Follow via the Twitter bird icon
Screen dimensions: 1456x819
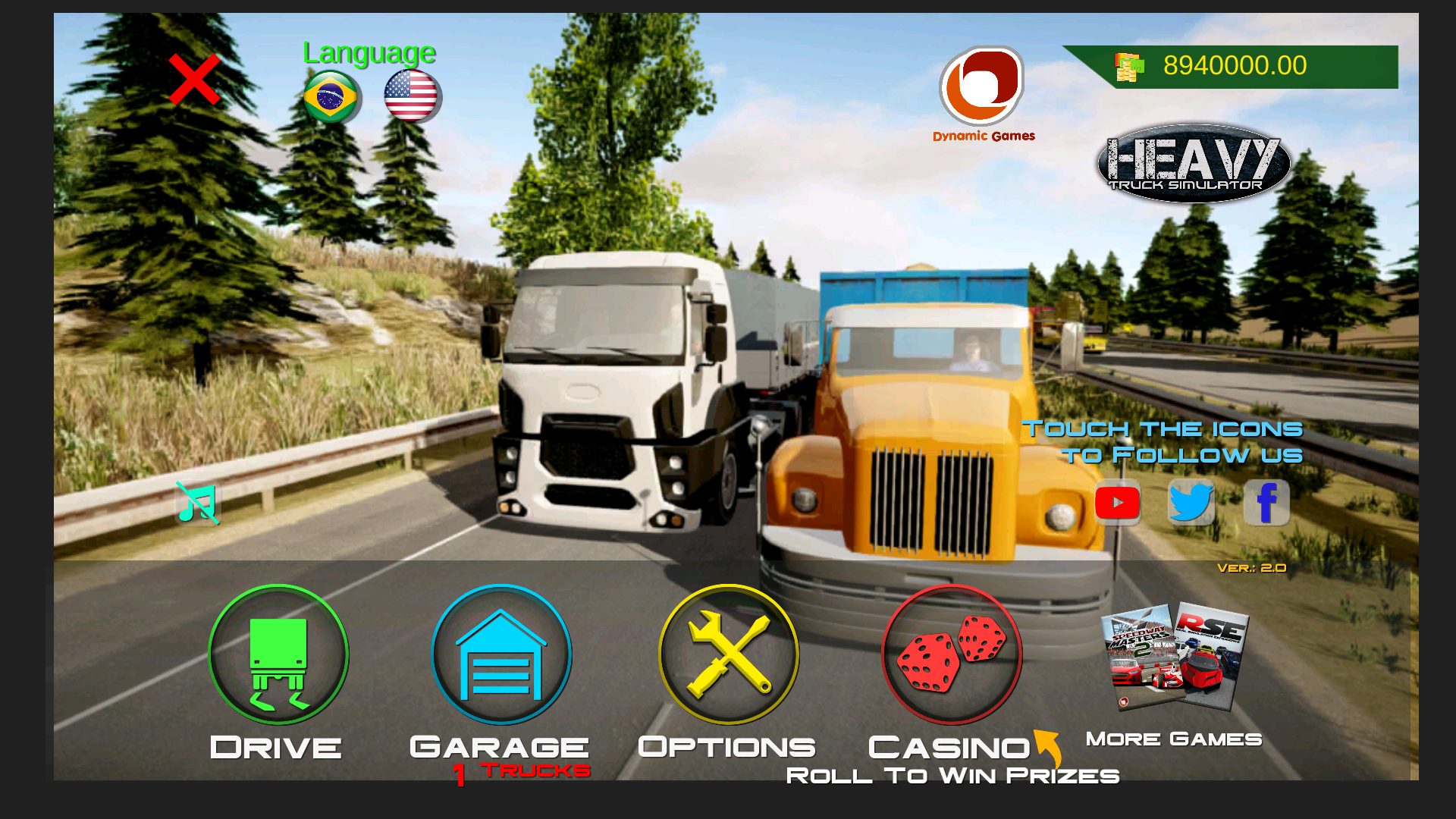tap(1191, 502)
